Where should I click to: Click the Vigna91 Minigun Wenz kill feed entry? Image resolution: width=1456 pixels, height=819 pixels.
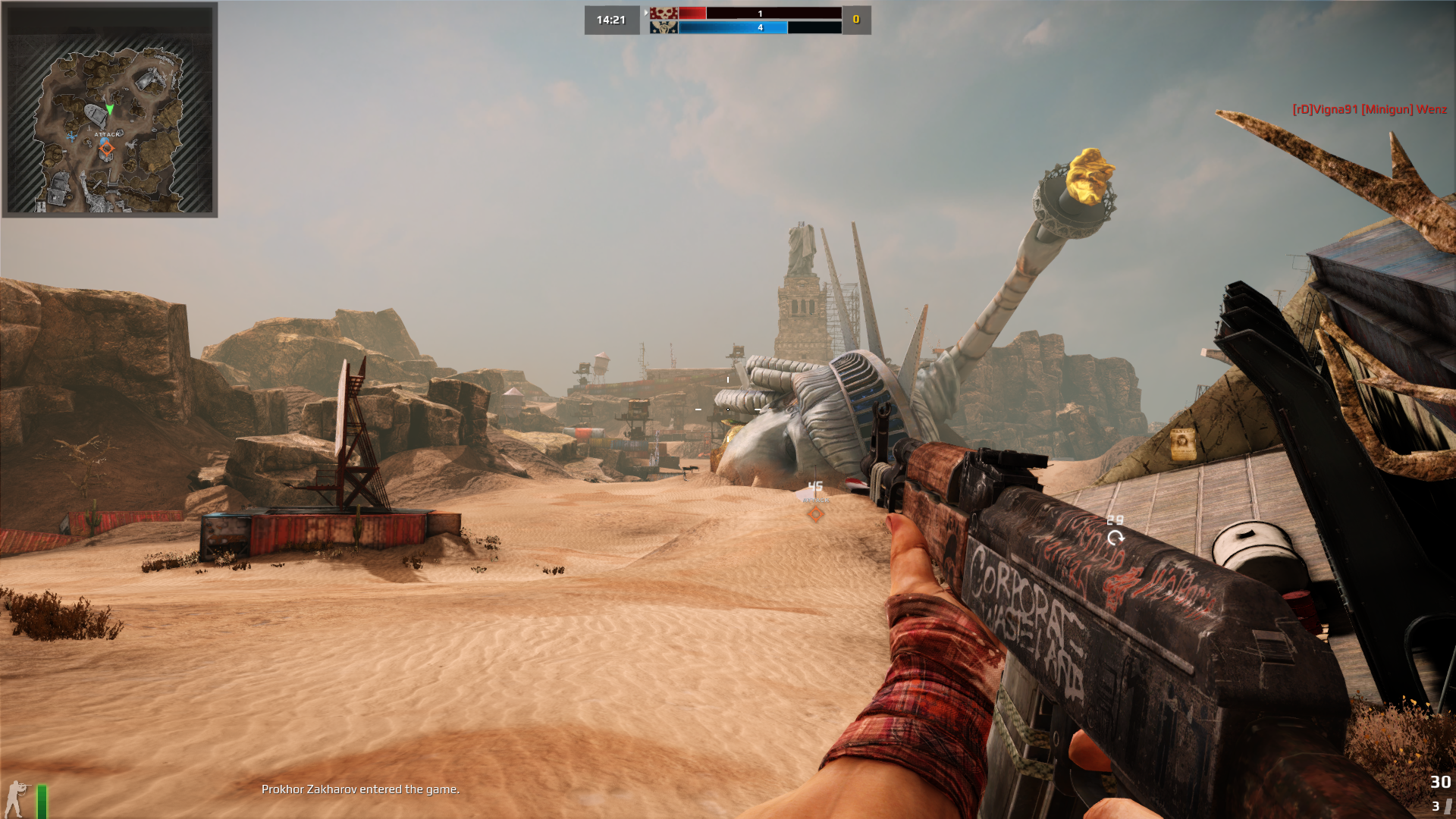(1369, 109)
